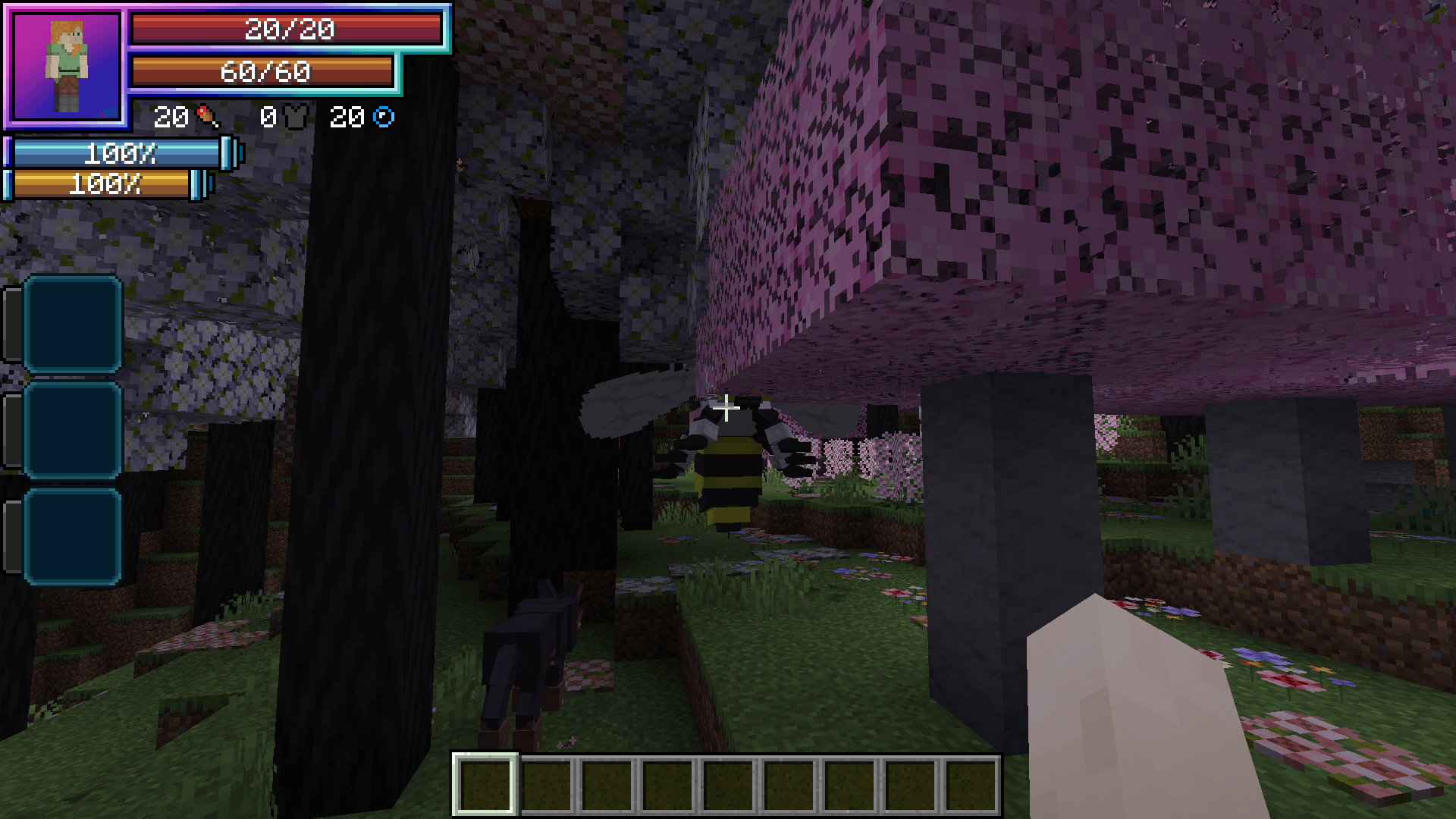1456x819 pixels.
Task: Click the hunger drumstick icon
Action: point(206,118)
